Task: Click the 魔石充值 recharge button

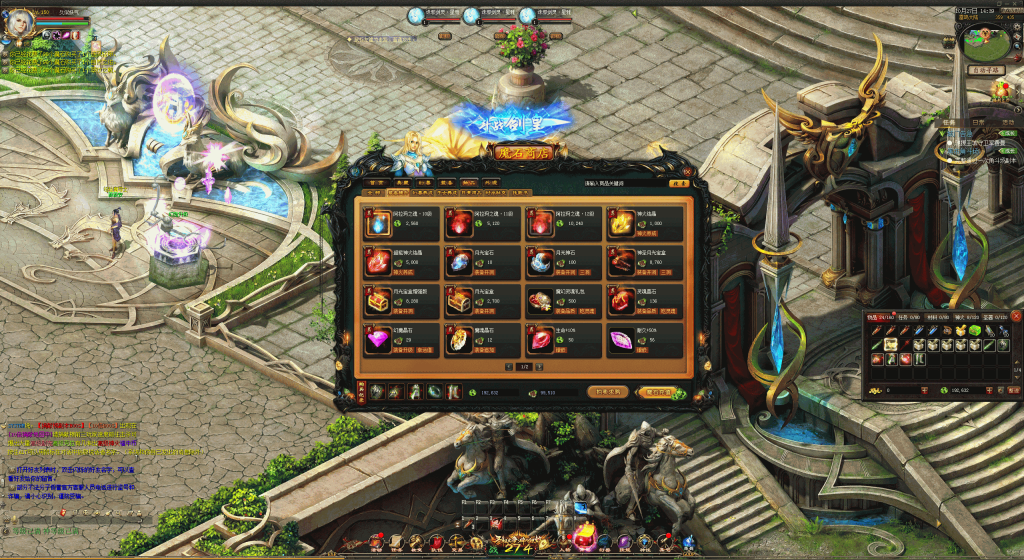Action: coord(658,392)
